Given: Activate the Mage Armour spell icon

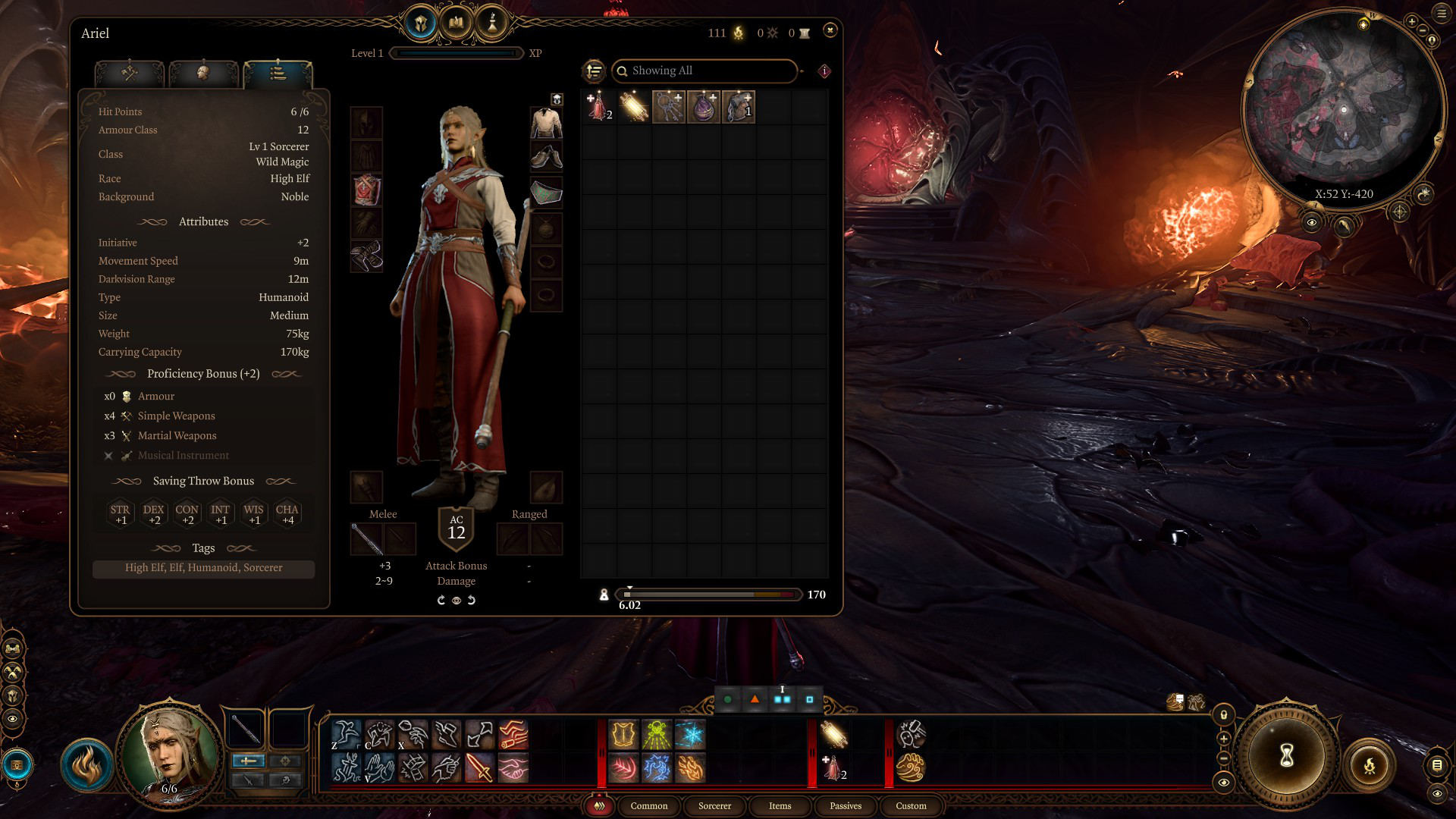Looking at the screenshot, I should (623, 735).
